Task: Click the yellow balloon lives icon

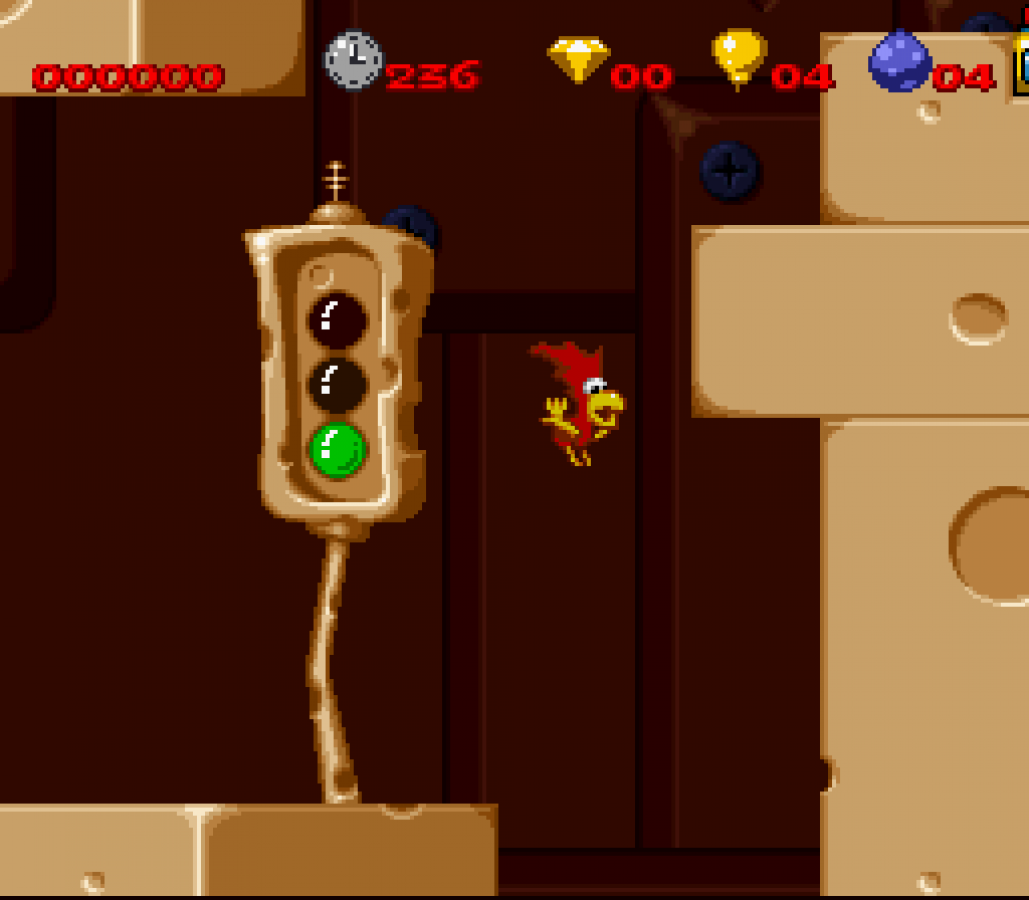Action: 739,56
